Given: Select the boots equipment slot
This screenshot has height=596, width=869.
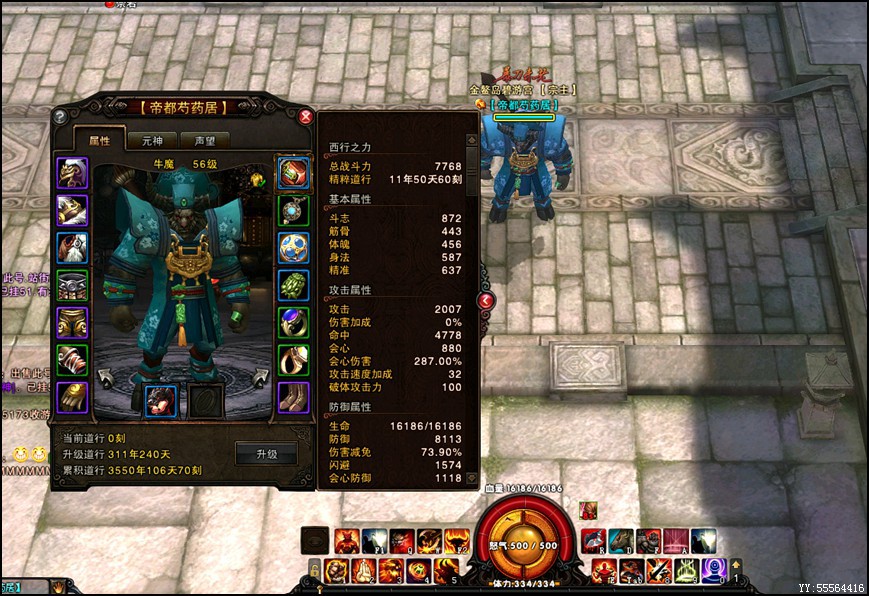Looking at the screenshot, I should (293, 397).
